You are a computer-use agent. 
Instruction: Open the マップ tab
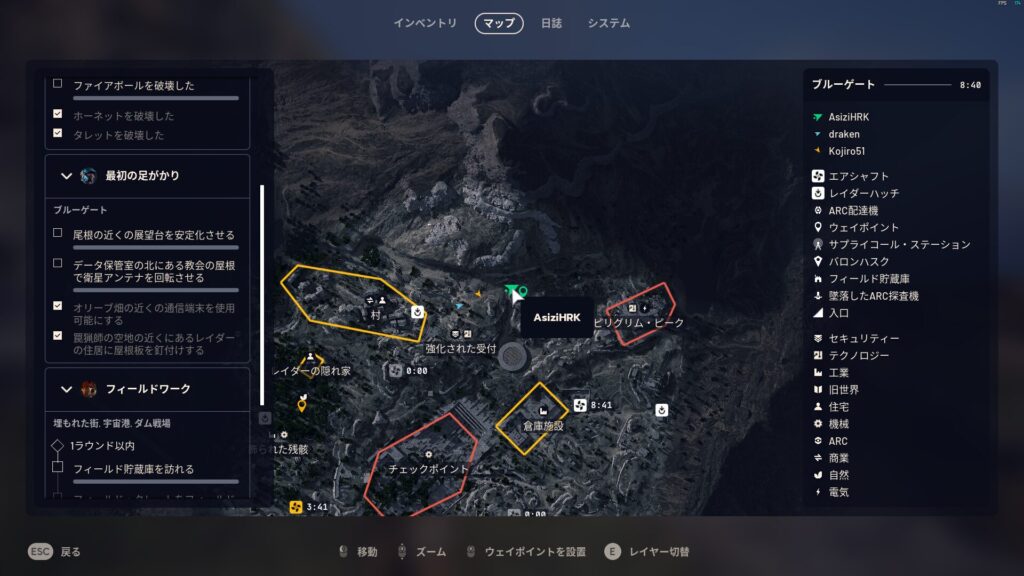[x=499, y=23]
